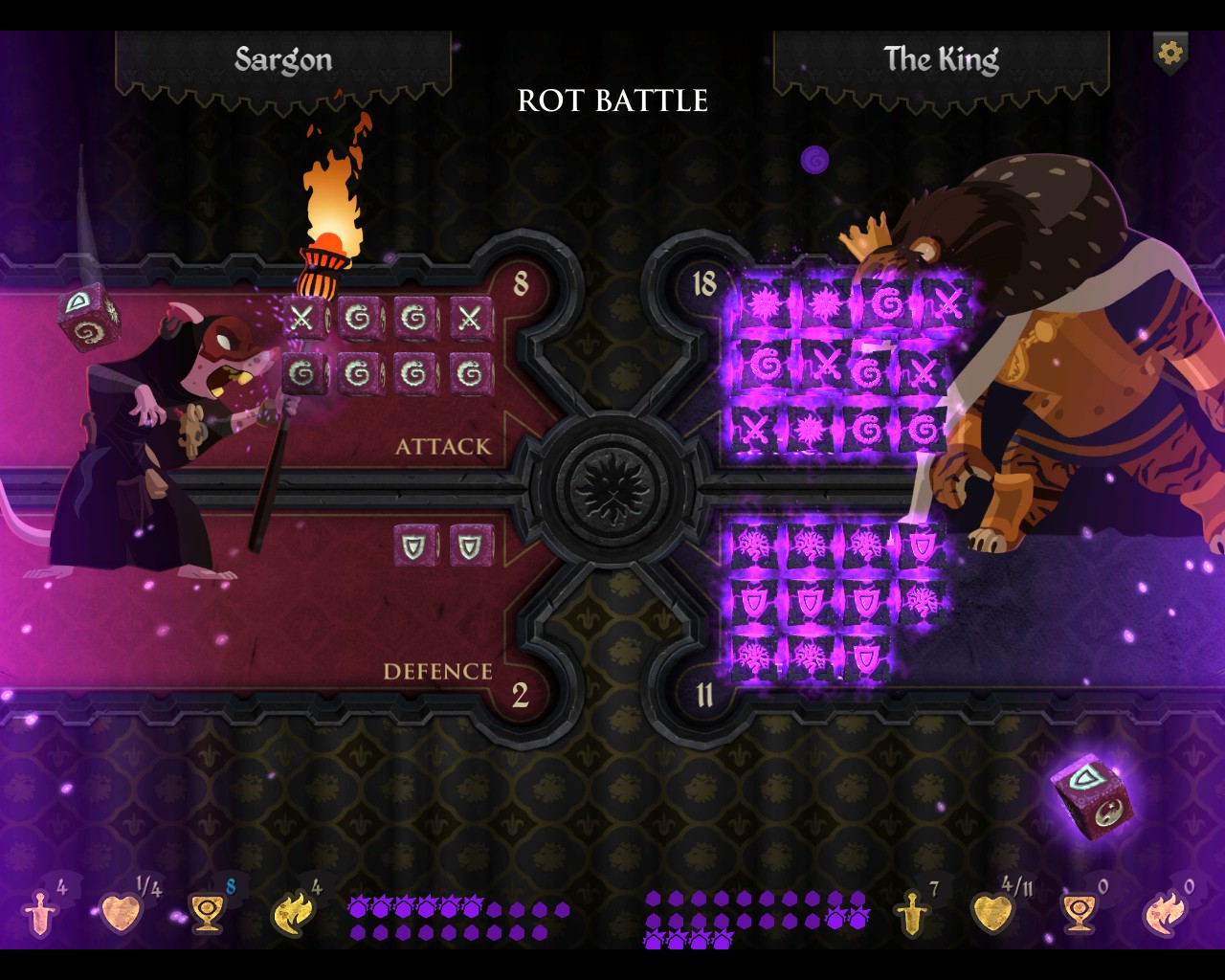The width and height of the screenshot is (1225, 980).
Task: Click the burning torch above Sargon
Action: pos(329,206)
